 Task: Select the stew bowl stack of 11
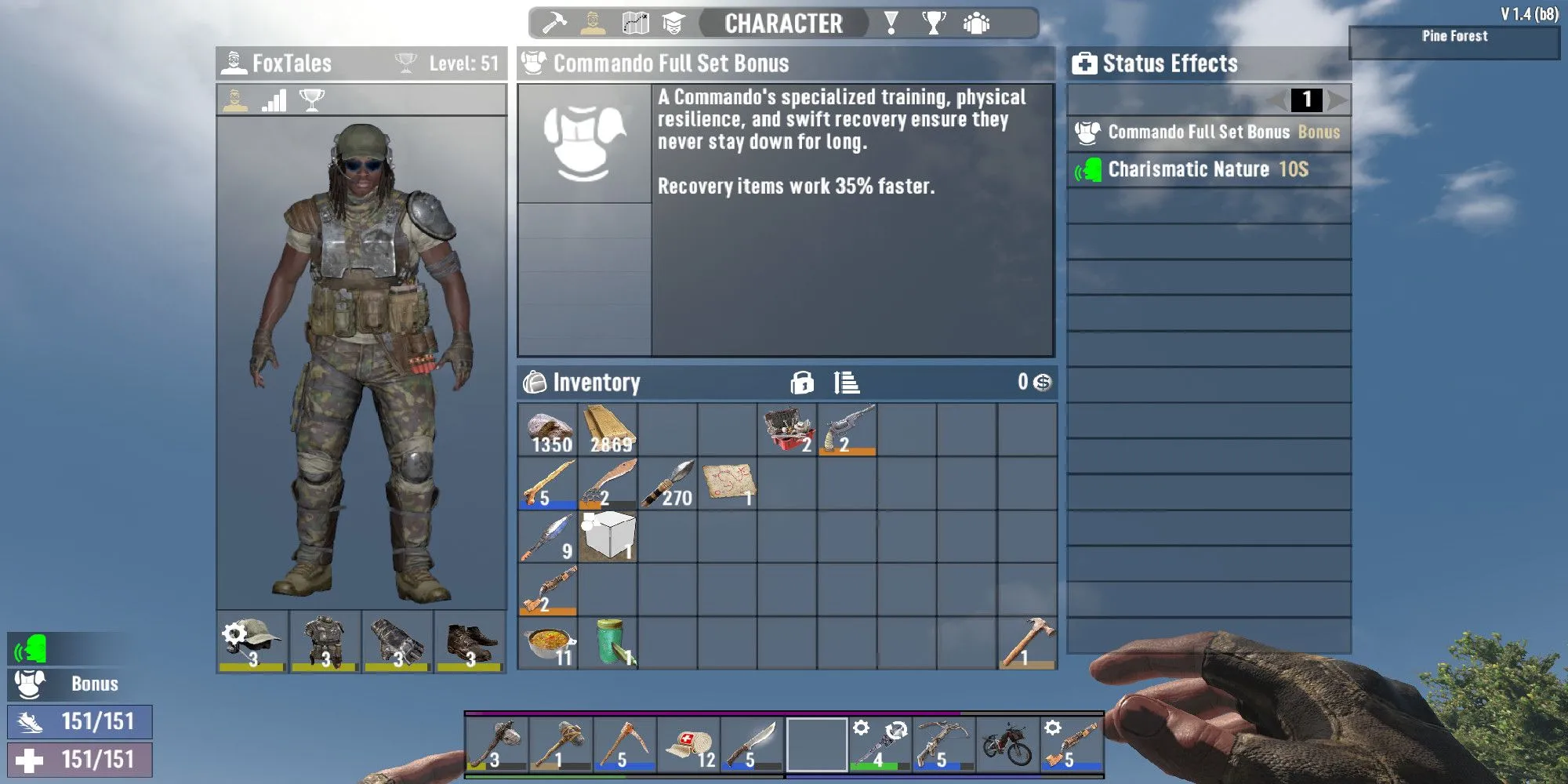pyautogui.click(x=548, y=644)
